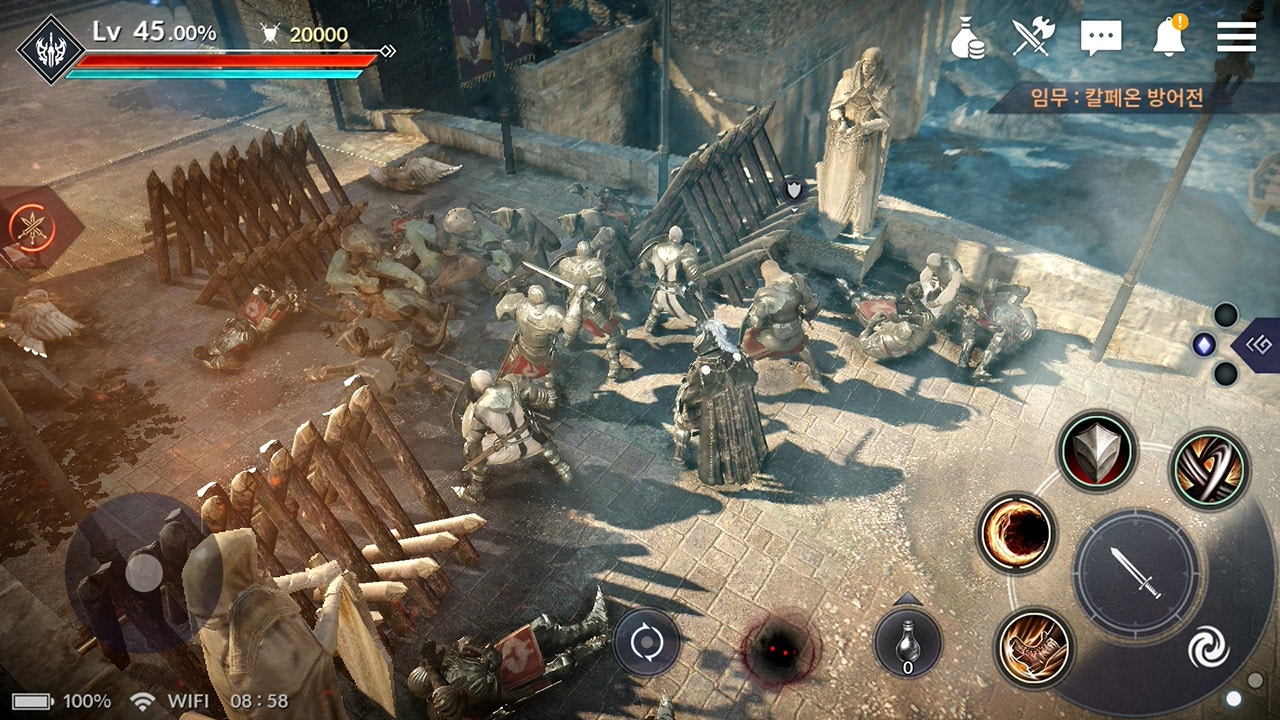Screen dimensions: 1280x720
Task: Trigger the kick boot skill
Action: click(x=1034, y=648)
